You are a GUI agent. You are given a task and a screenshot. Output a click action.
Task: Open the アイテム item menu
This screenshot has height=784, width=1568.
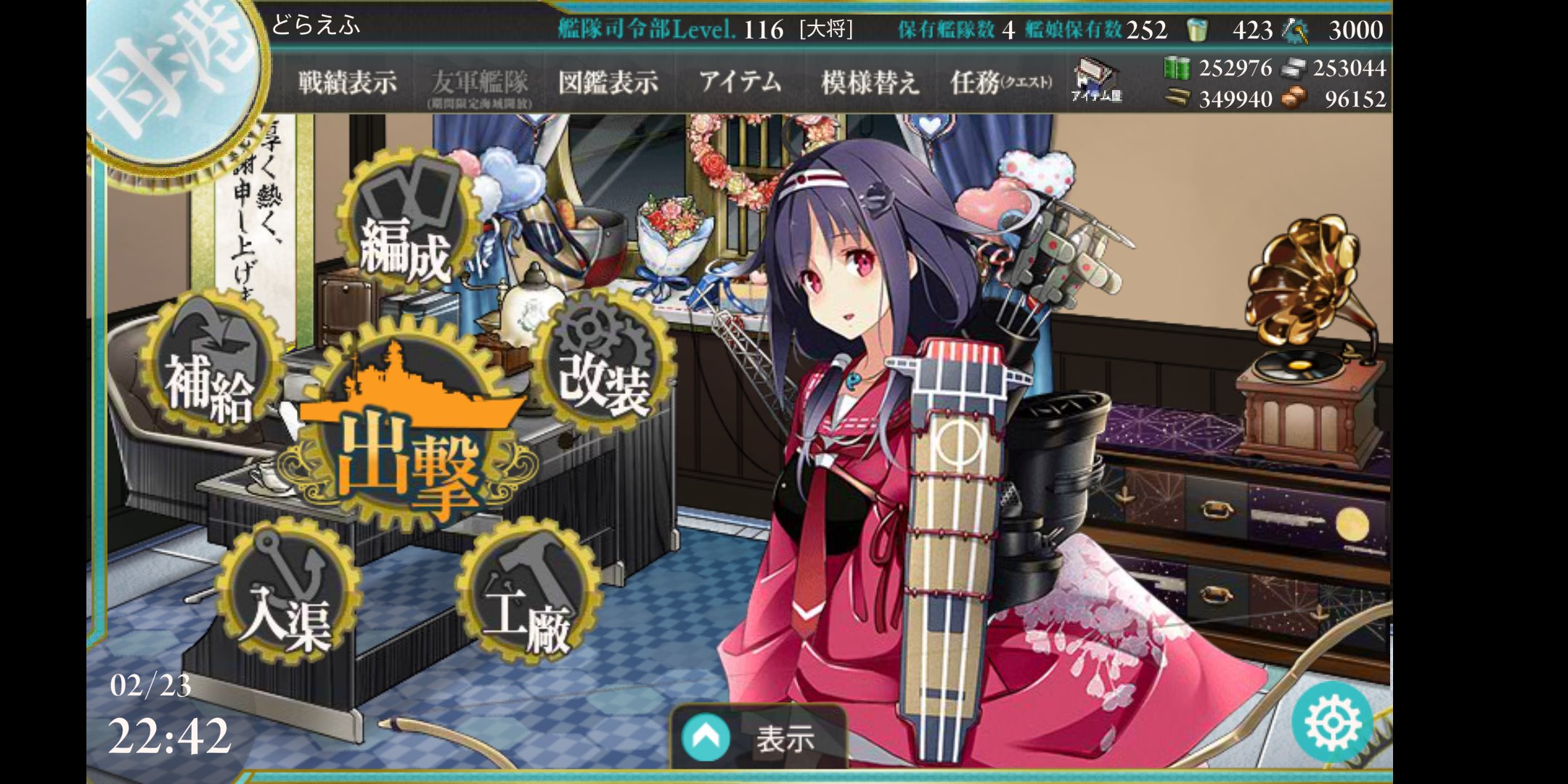[740, 82]
